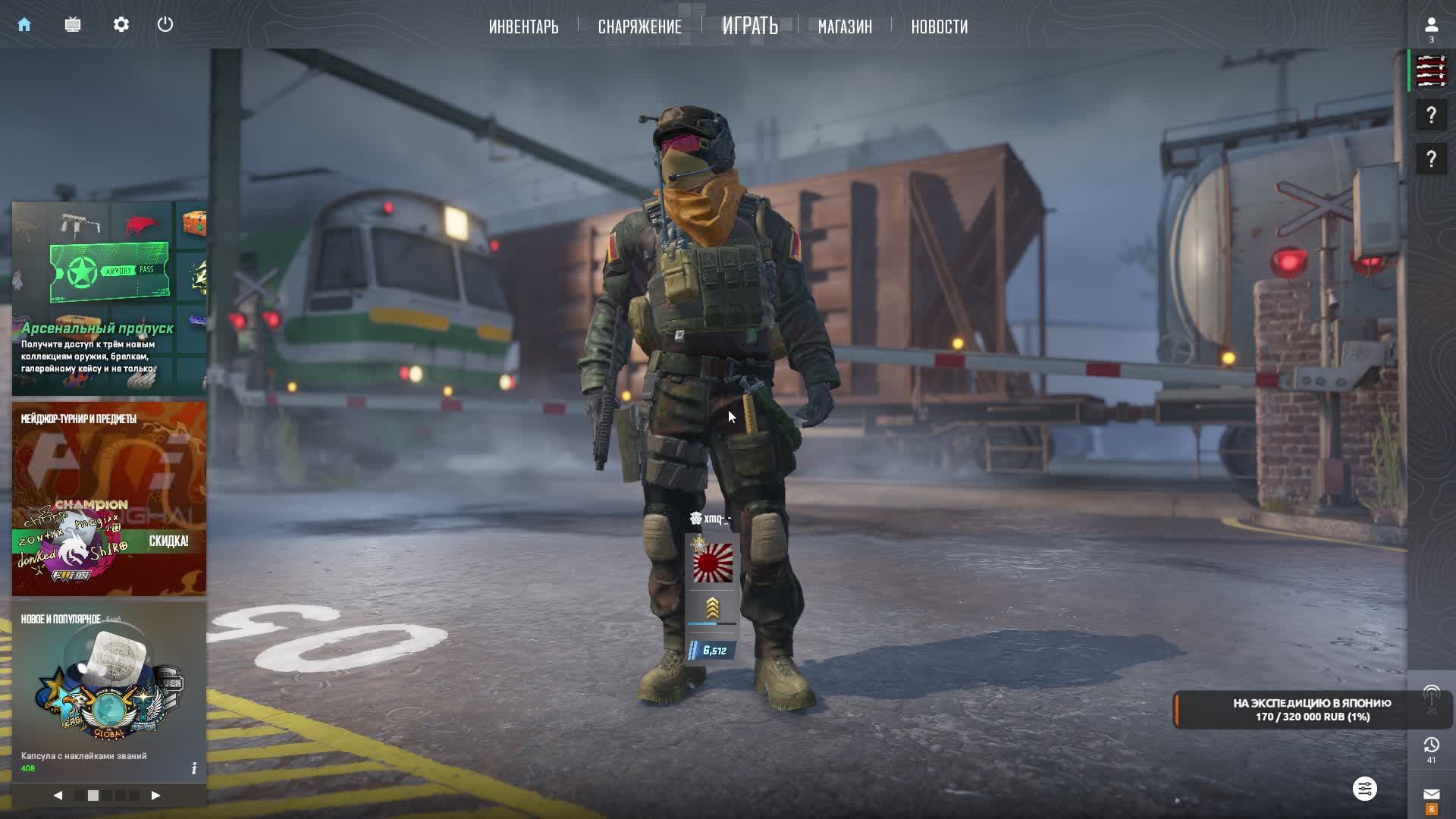The width and height of the screenshot is (1456, 819).
Task: Open the gear settings menu
Action: [121, 25]
